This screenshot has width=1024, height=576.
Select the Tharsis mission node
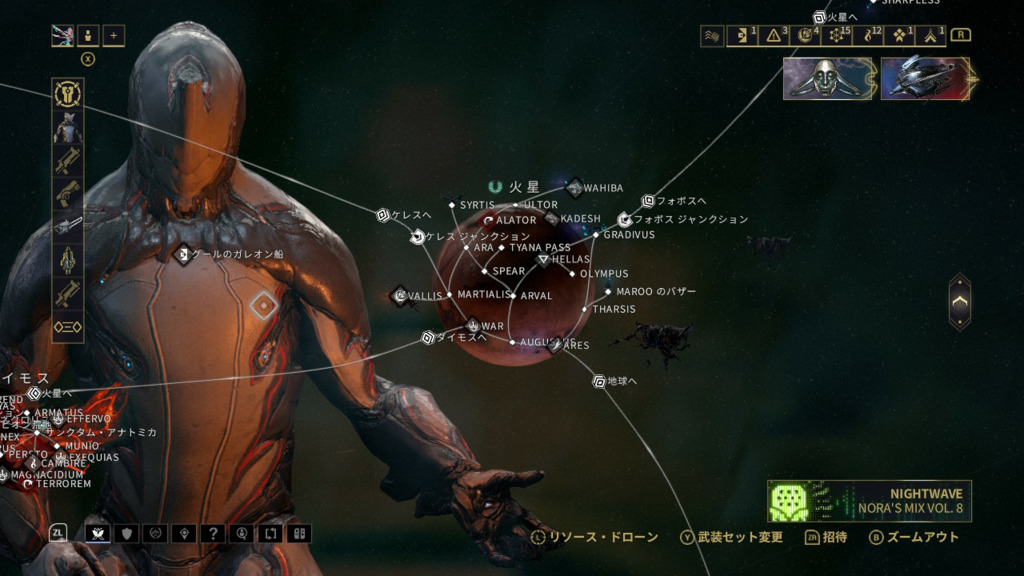[585, 309]
